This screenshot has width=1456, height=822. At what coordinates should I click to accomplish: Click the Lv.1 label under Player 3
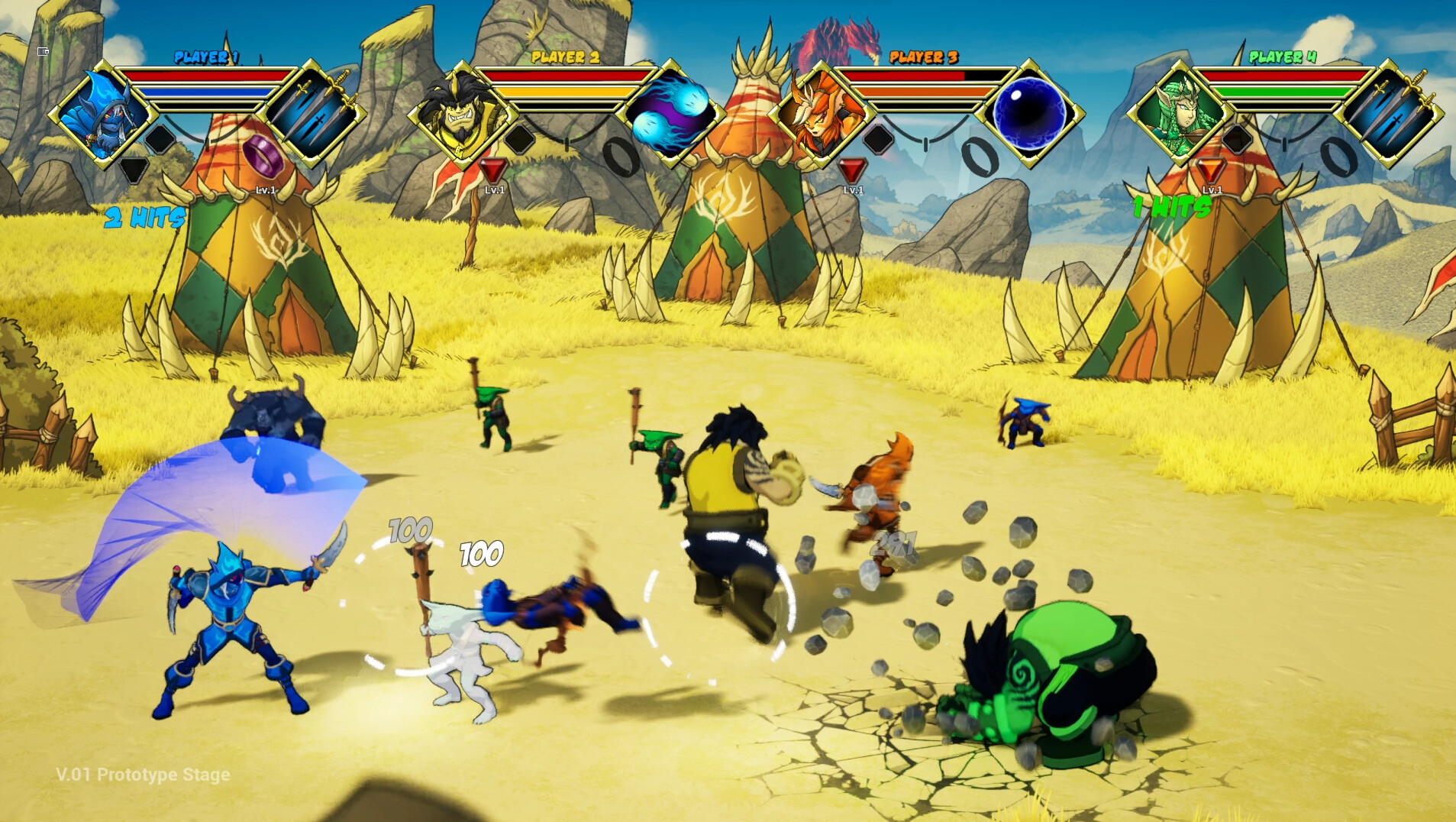click(854, 188)
